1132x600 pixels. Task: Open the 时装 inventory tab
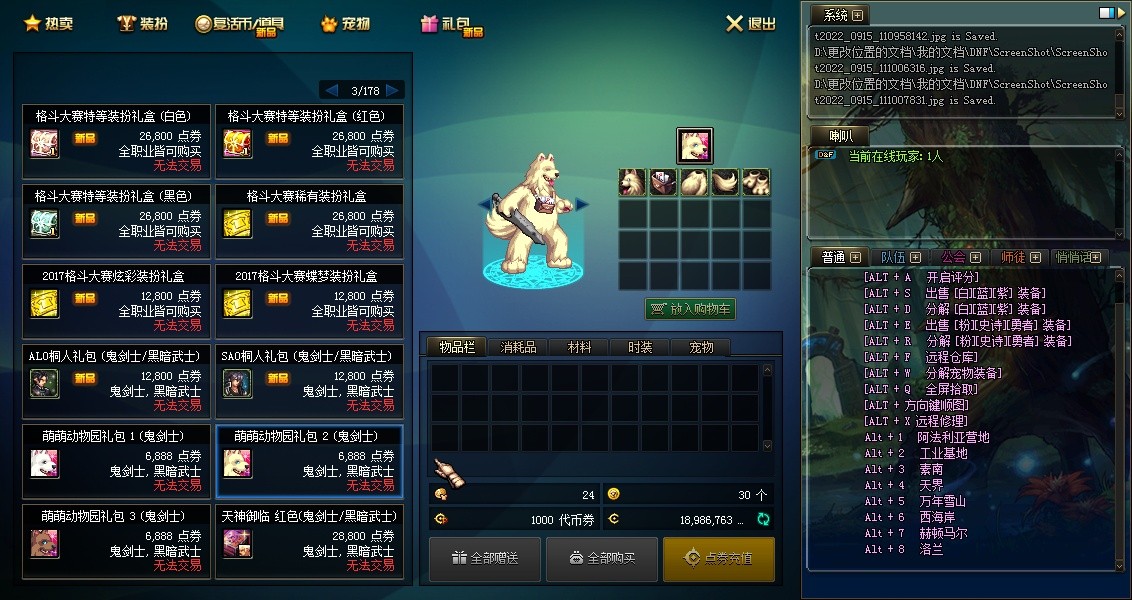[640, 347]
